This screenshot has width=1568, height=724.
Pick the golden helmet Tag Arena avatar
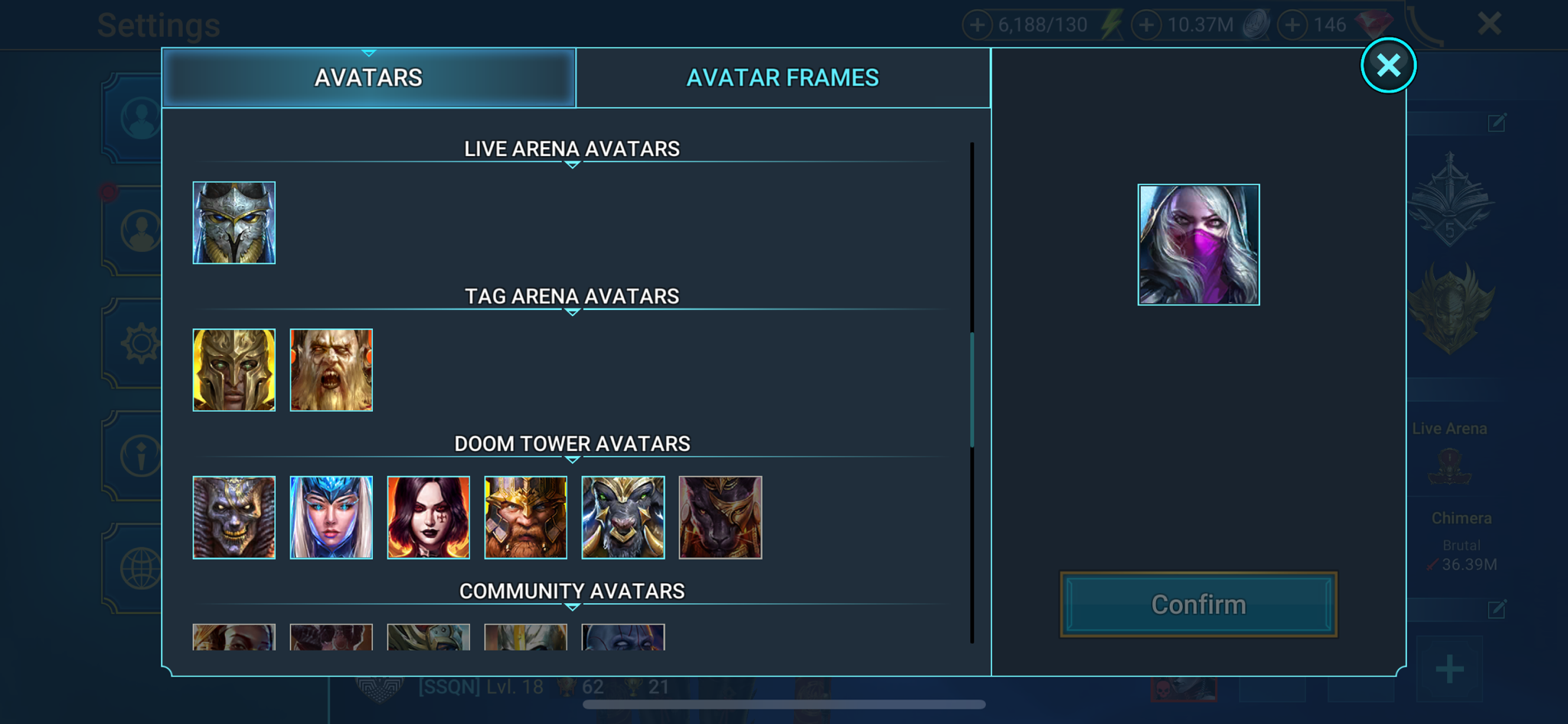234,370
